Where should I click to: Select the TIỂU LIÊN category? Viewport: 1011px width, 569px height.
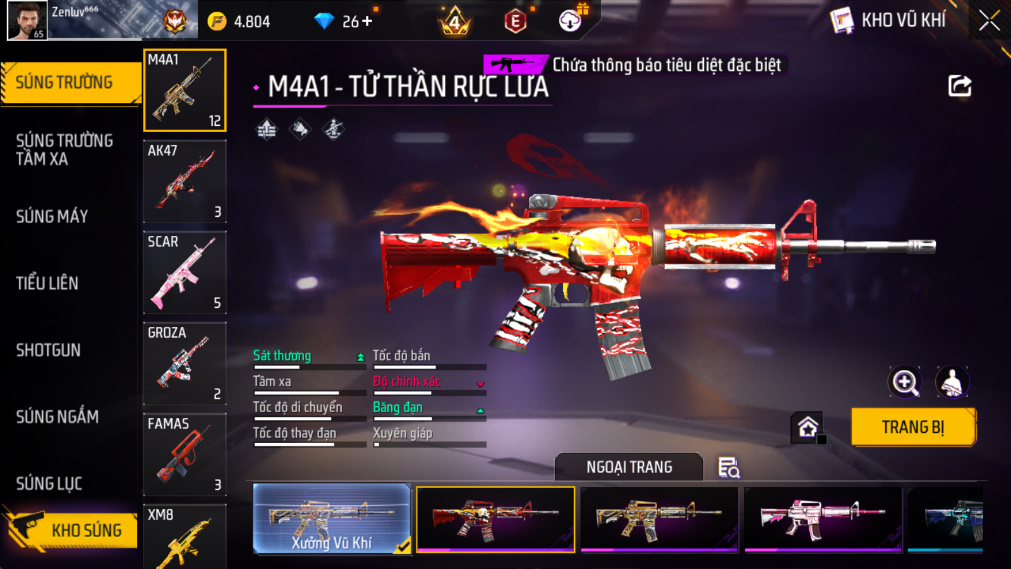(x=47, y=283)
